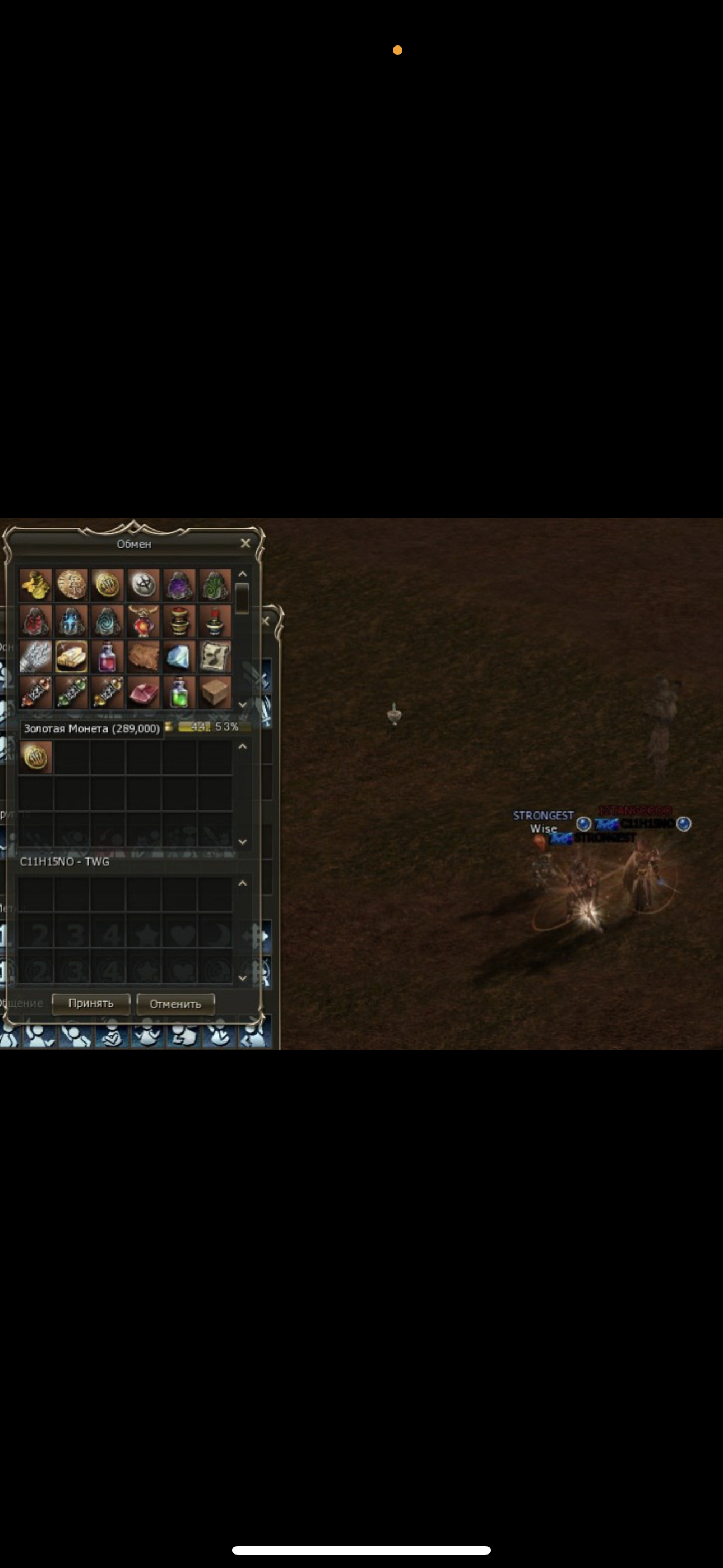Pick the highlighted gold bars item
723x1568 pixels.
pos(71,657)
